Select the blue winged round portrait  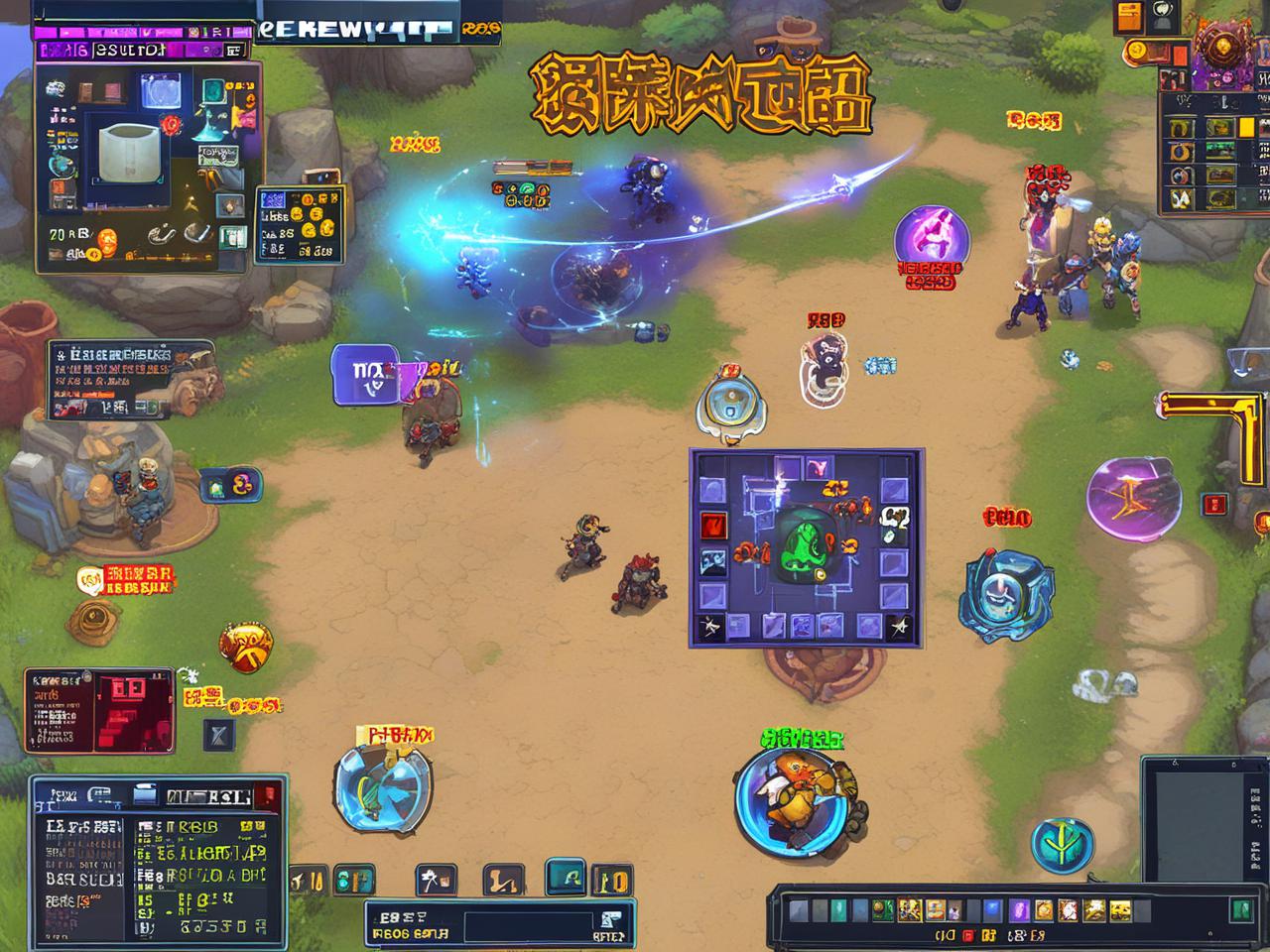[382, 790]
